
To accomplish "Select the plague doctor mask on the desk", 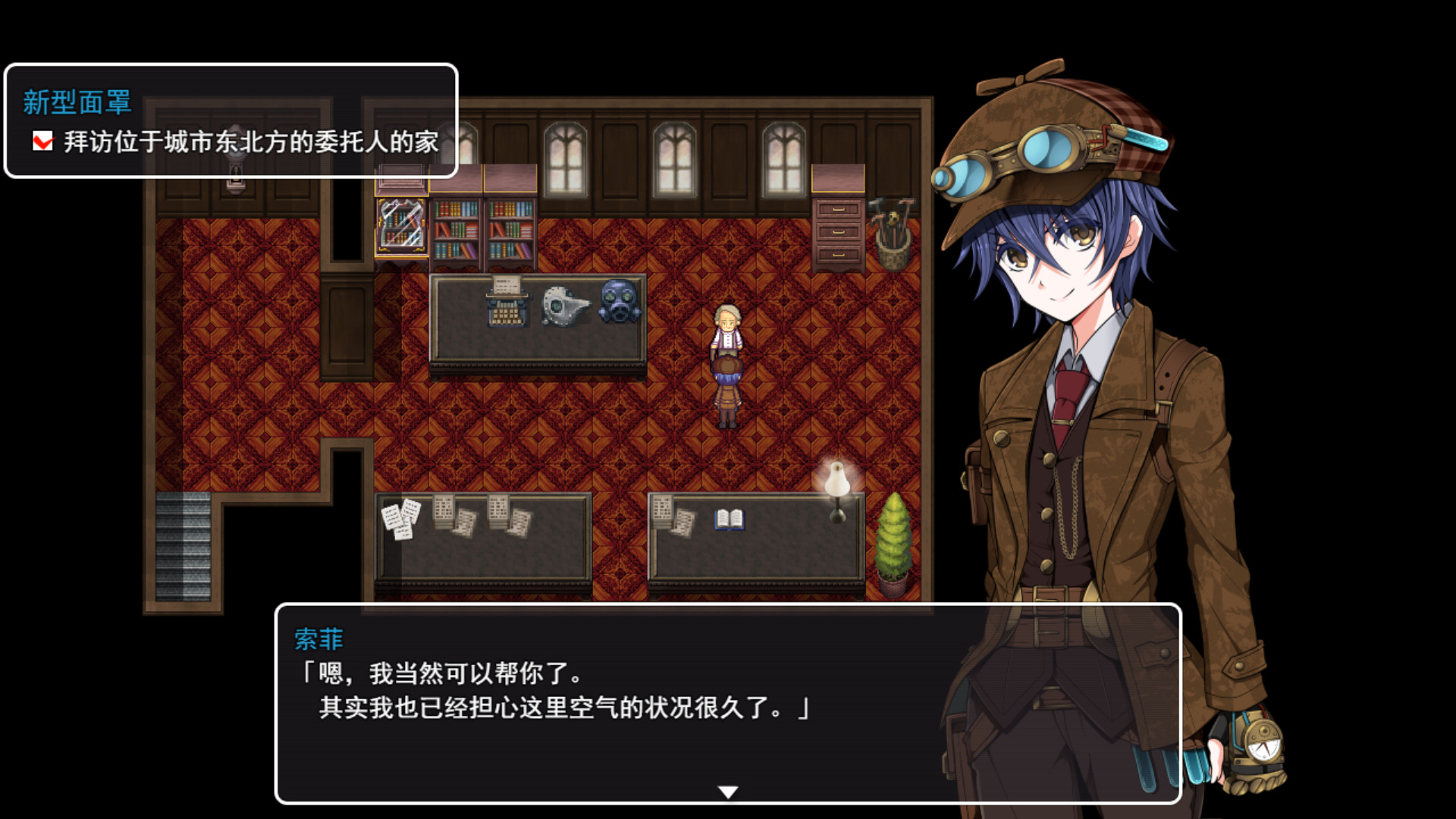I will click(x=565, y=303).
